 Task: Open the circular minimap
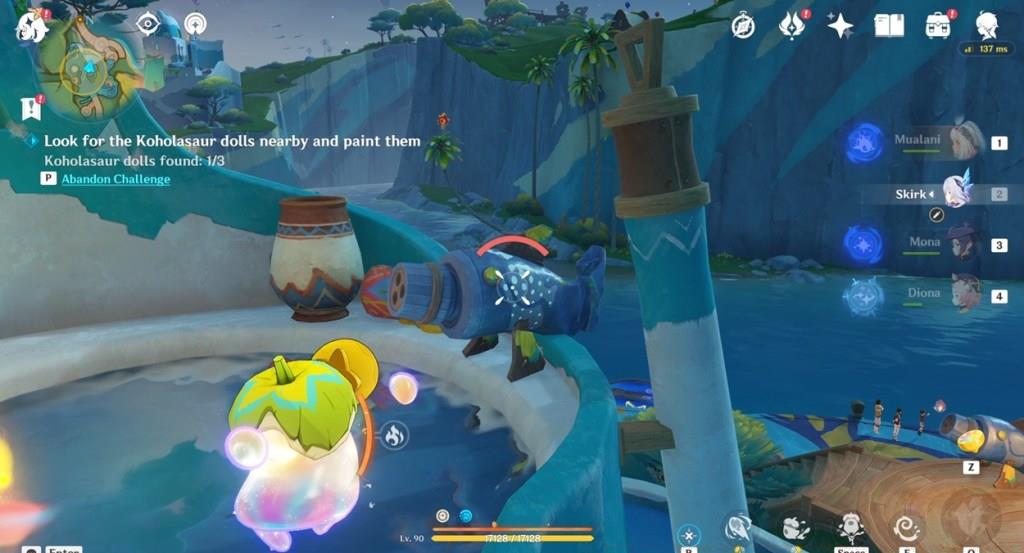(x=87, y=66)
